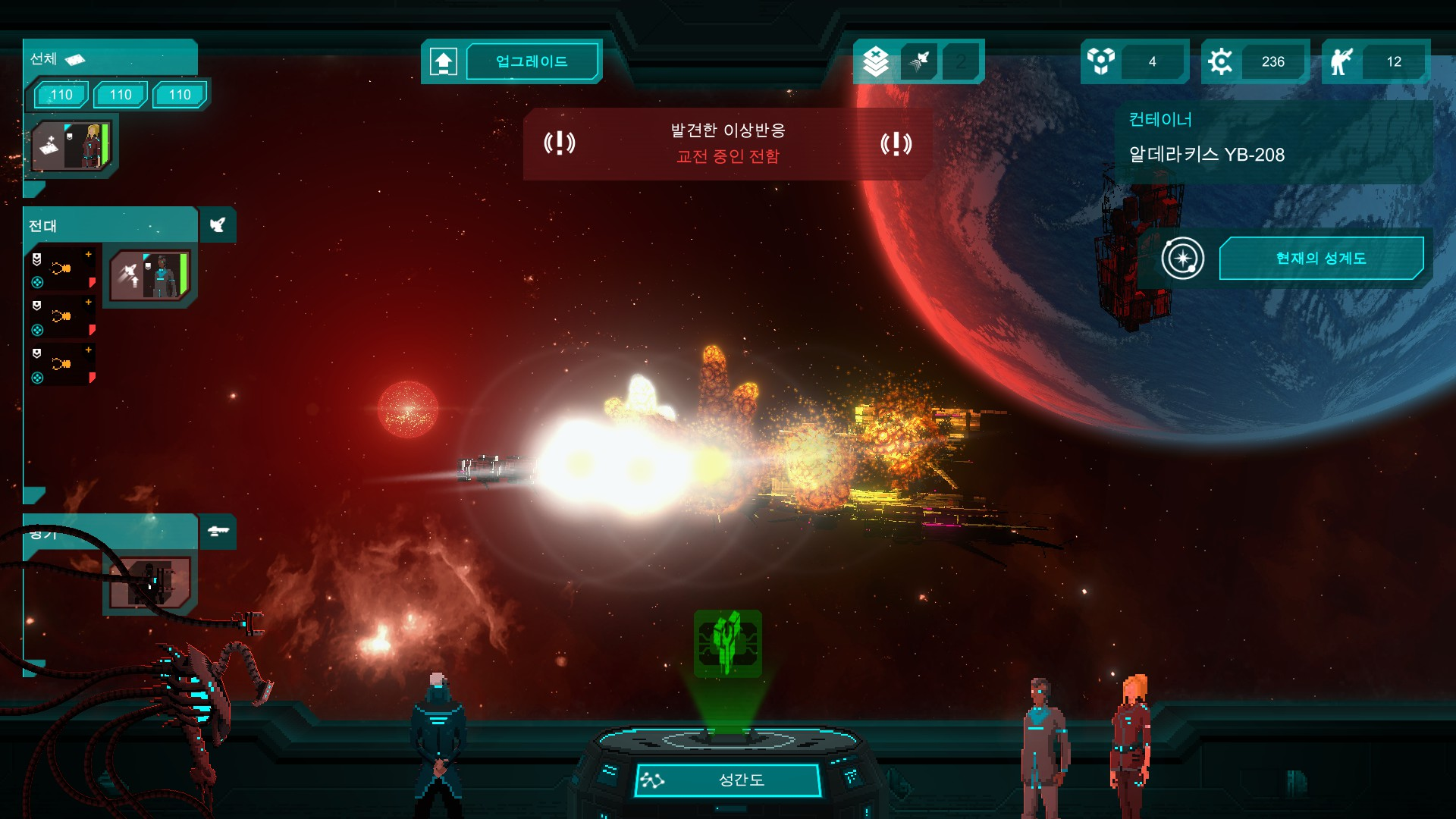Click the 전대 squadron wing icon
The height and width of the screenshot is (819, 1456).
click(x=218, y=225)
